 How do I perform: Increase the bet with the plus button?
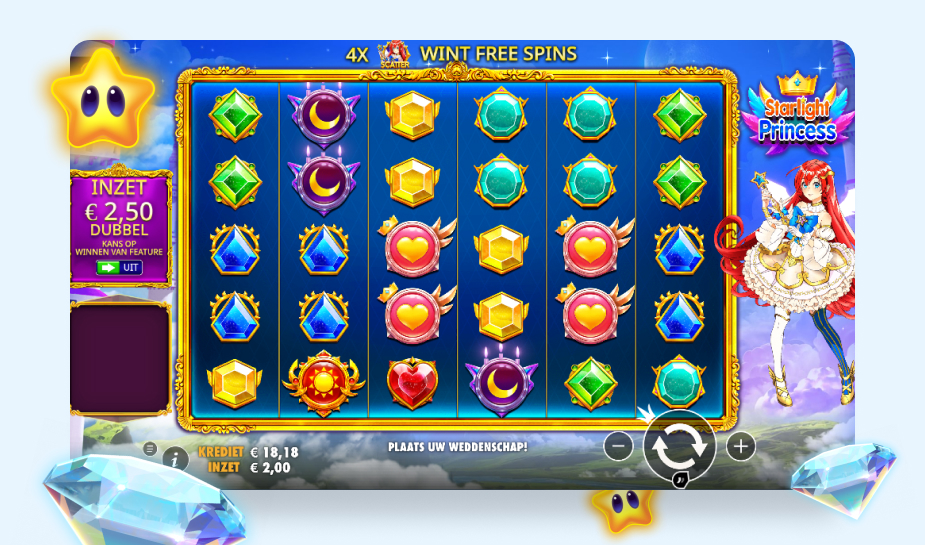coord(740,447)
